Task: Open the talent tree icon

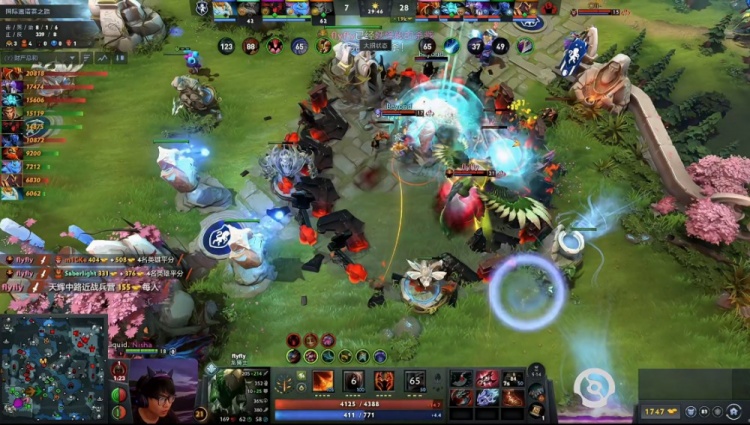Action: pos(284,385)
